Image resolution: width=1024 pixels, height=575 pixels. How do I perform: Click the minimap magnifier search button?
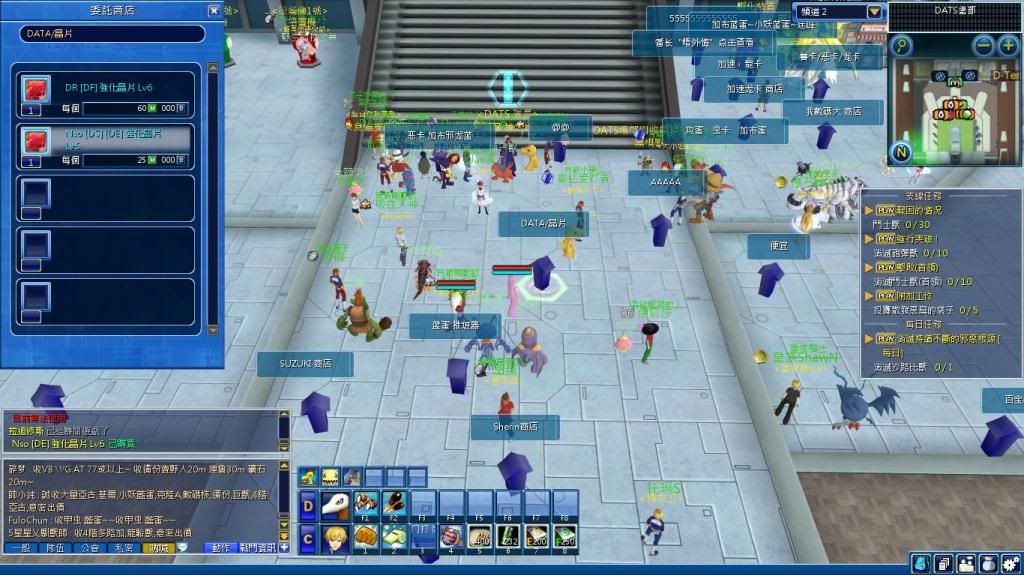pyautogui.click(x=902, y=46)
